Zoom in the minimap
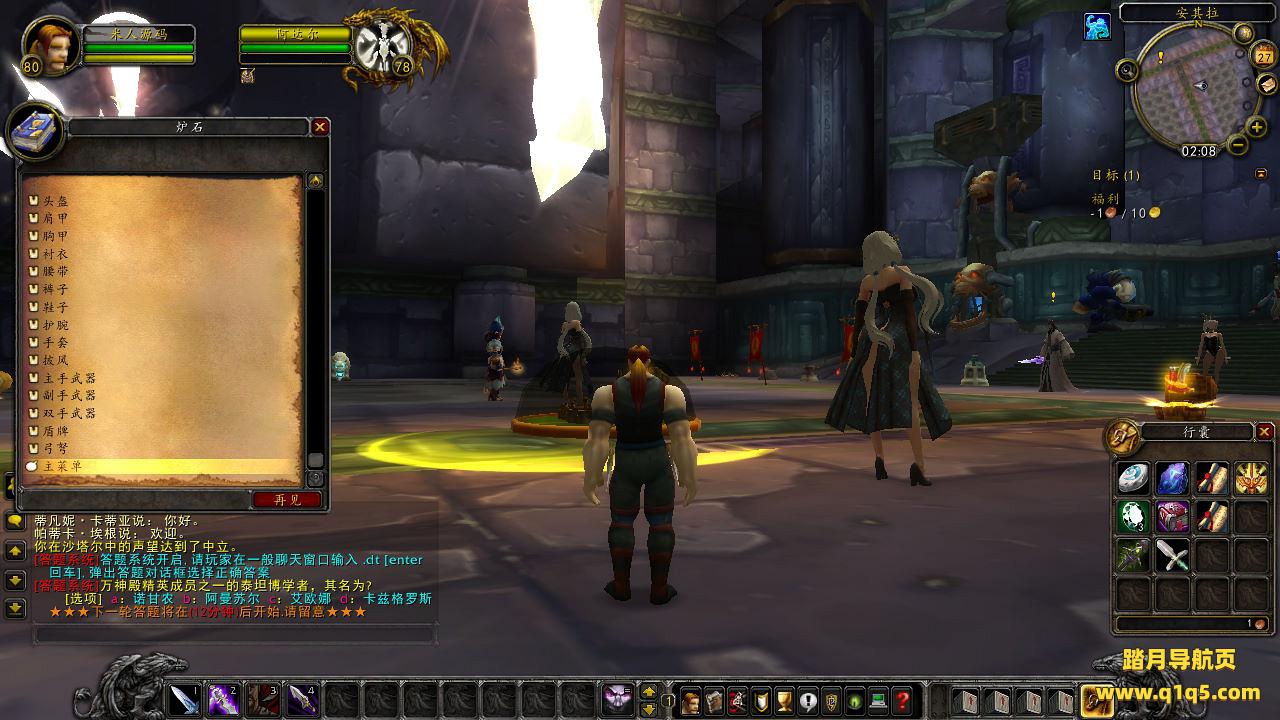The image size is (1280, 720). (x=1256, y=127)
